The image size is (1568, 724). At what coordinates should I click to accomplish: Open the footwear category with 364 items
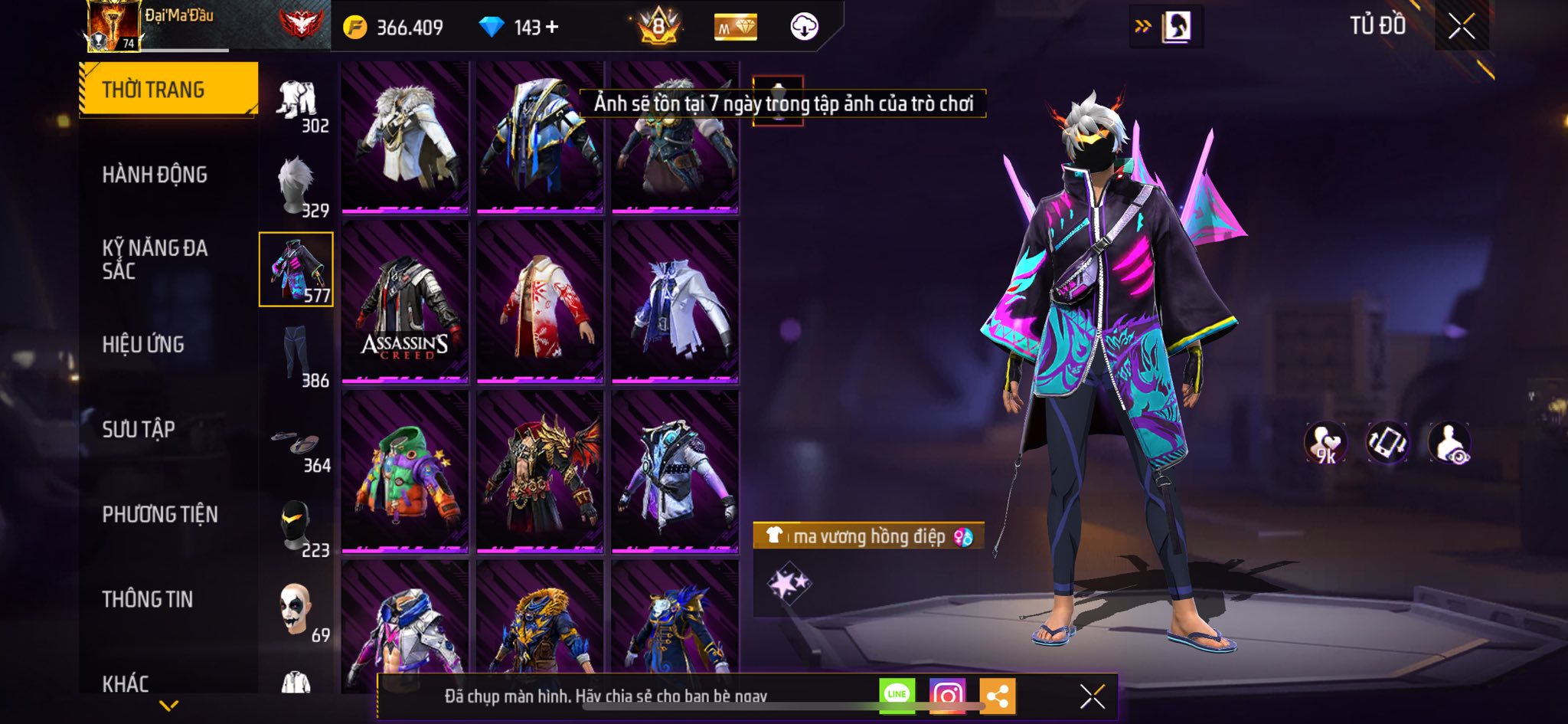pyautogui.click(x=297, y=448)
